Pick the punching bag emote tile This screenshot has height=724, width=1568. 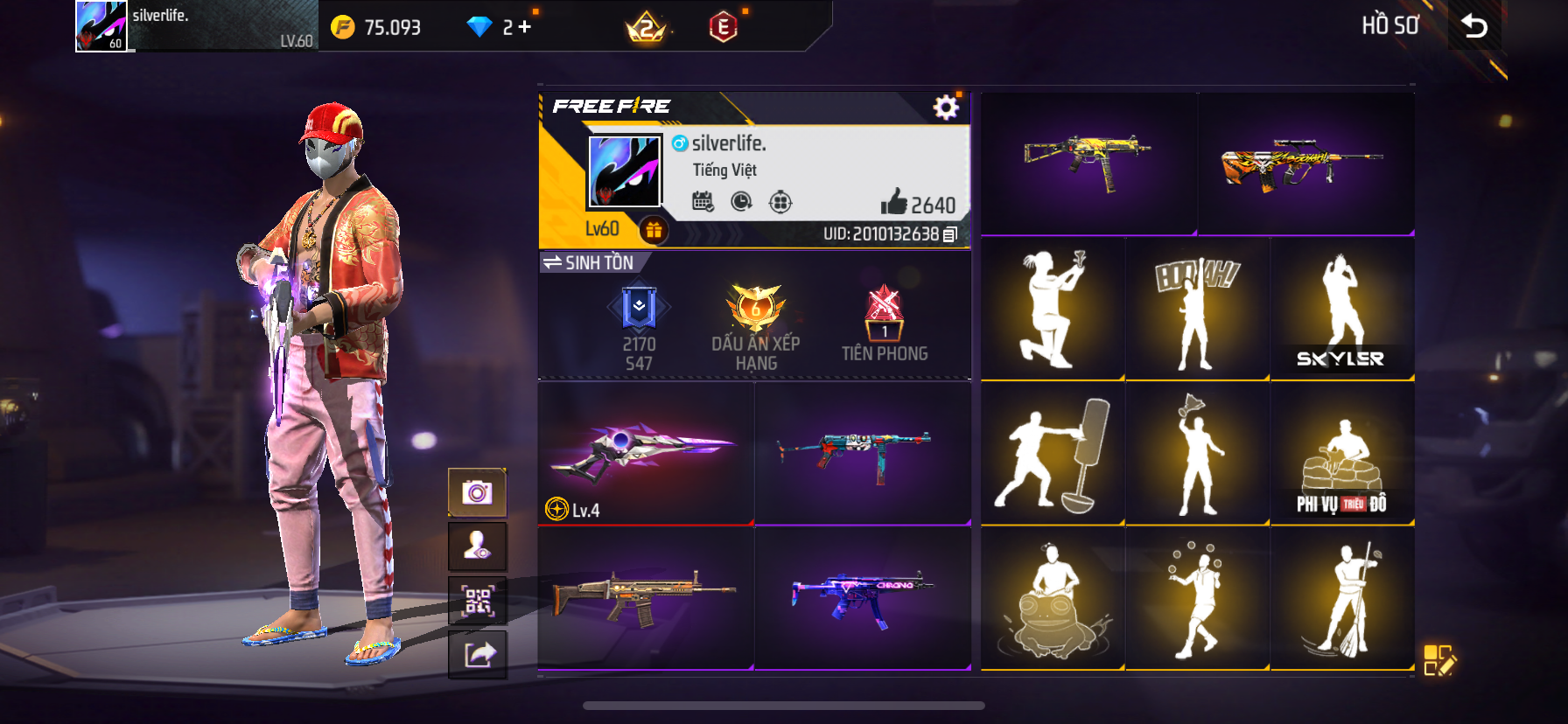tap(1053, 453)
